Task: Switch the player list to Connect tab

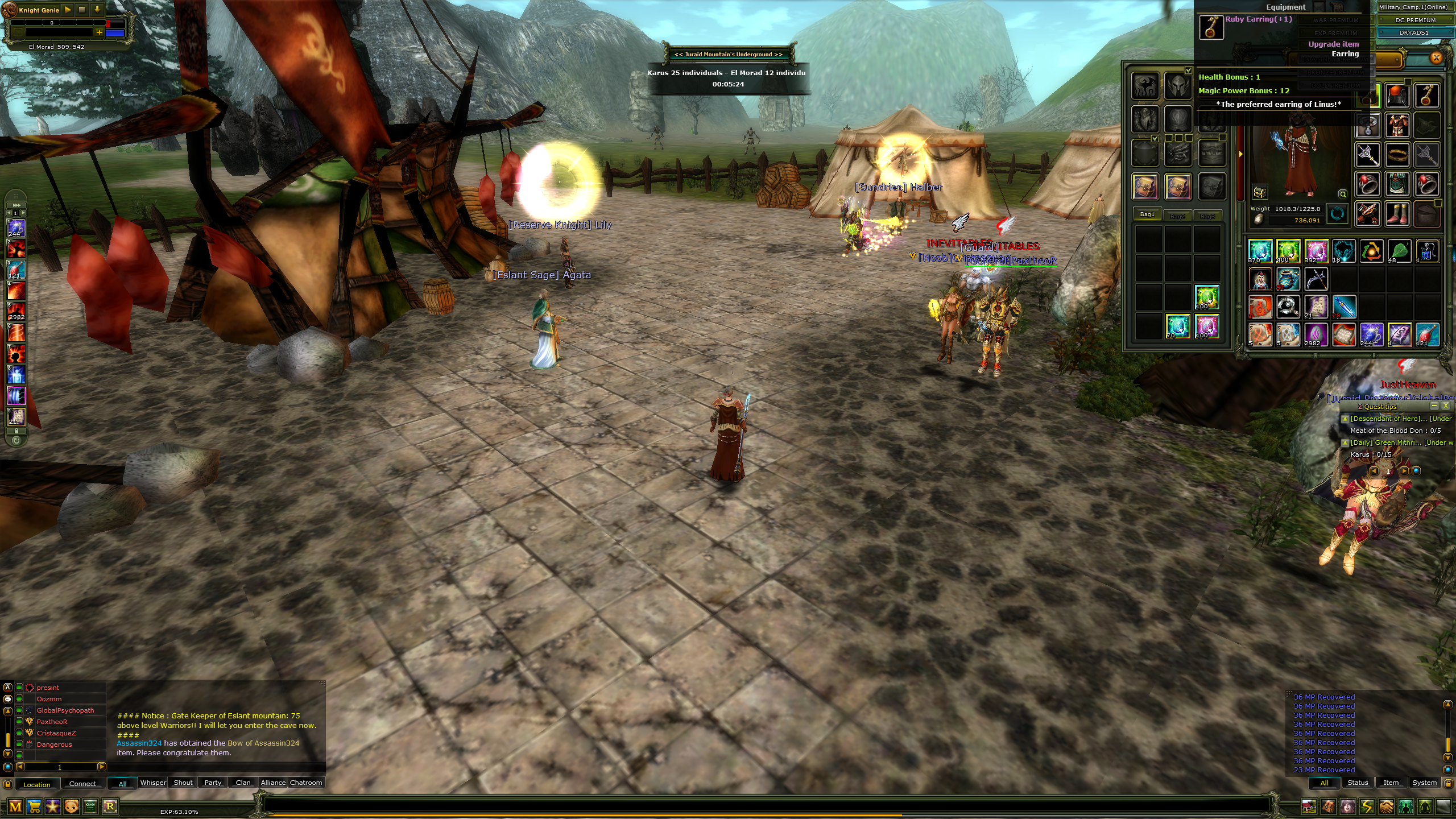Action: pyautogui.click(x=82, y=784)
